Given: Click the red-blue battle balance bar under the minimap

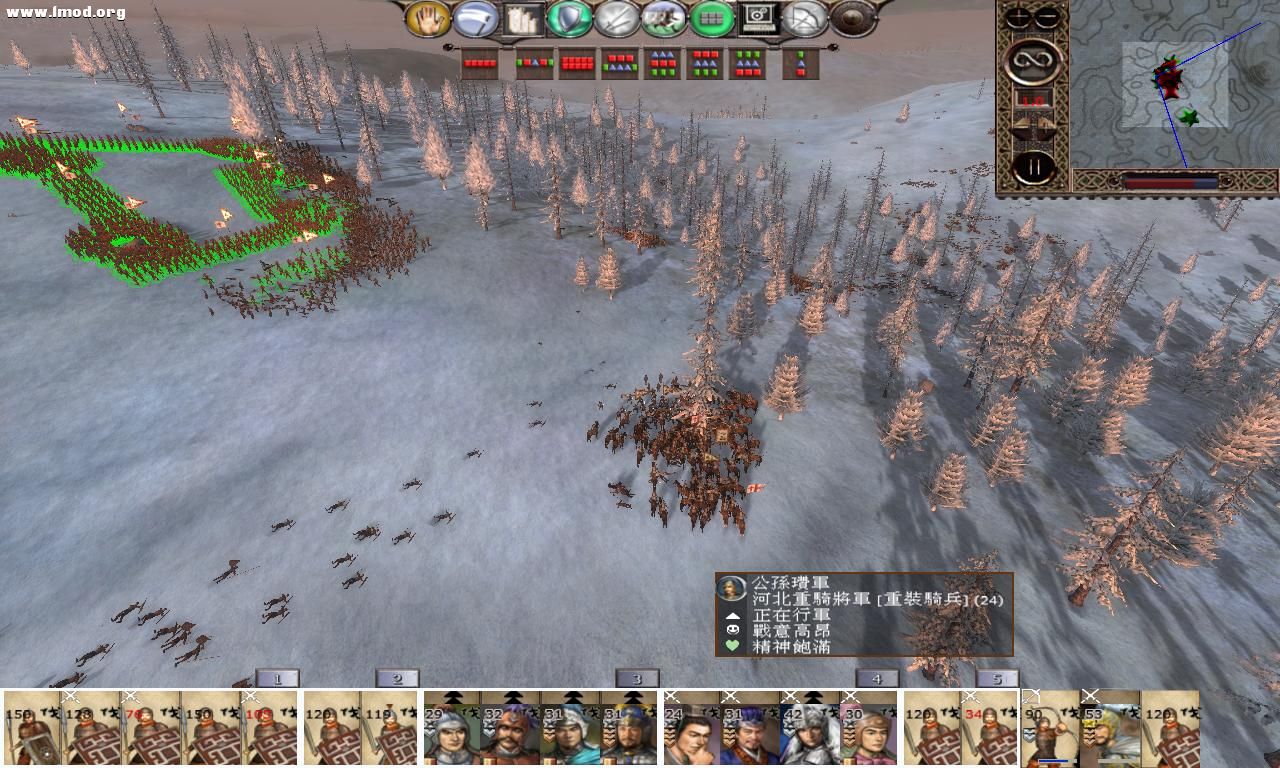Looking at the screenshot, I should [1170, 181].
